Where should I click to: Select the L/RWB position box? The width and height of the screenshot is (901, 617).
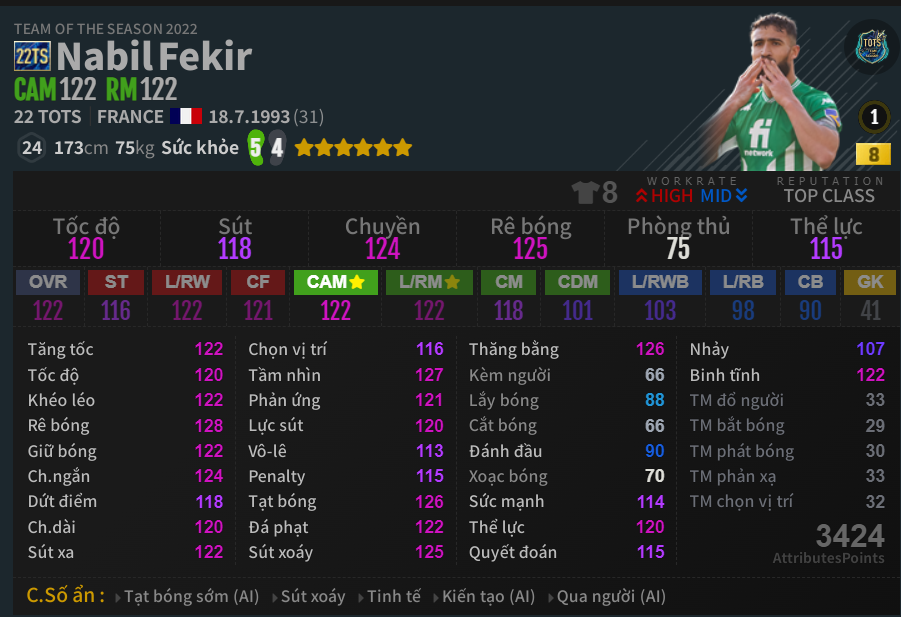[660, 282]
